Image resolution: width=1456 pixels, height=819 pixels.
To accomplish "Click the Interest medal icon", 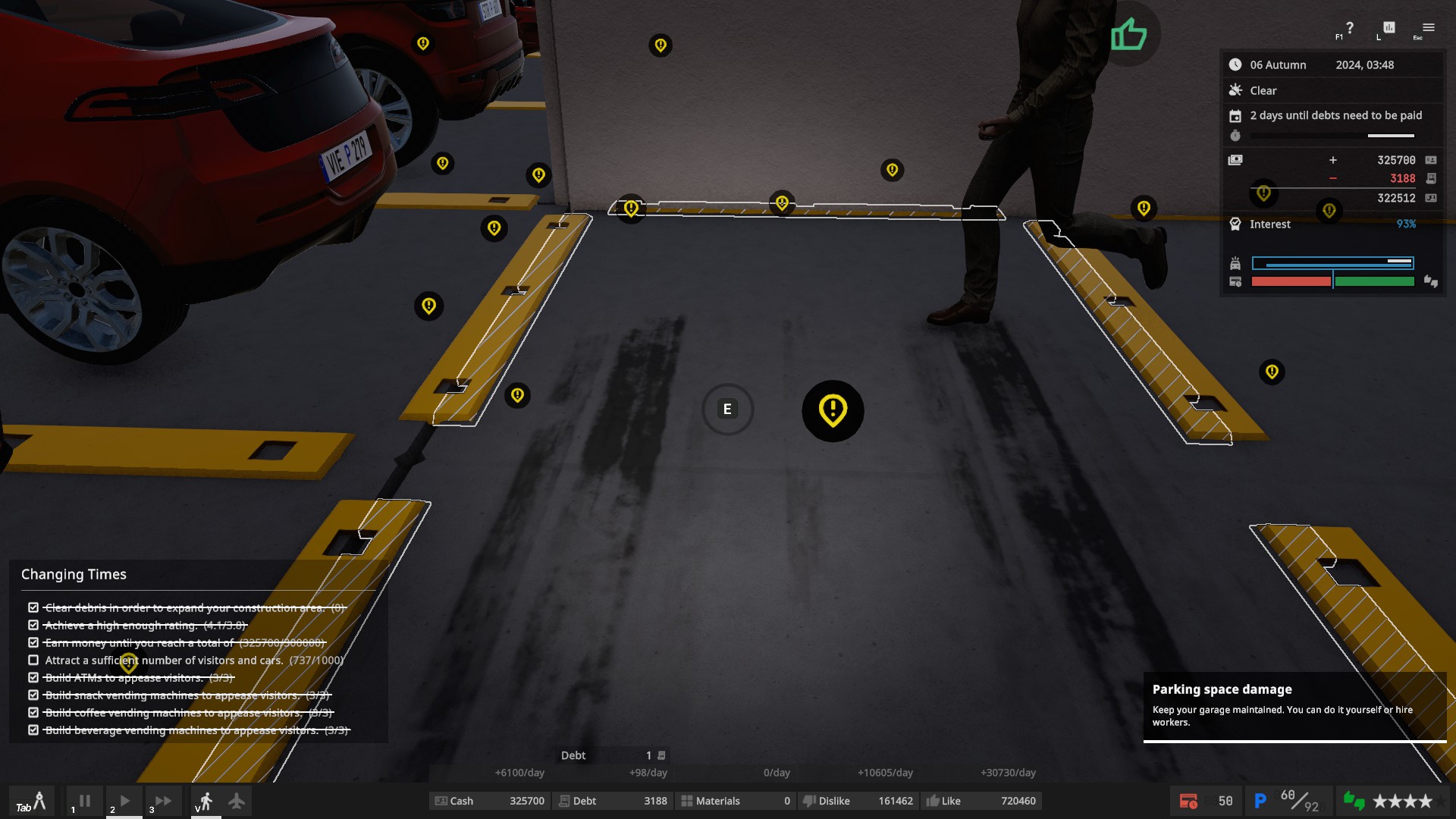I will [1235, 224].
